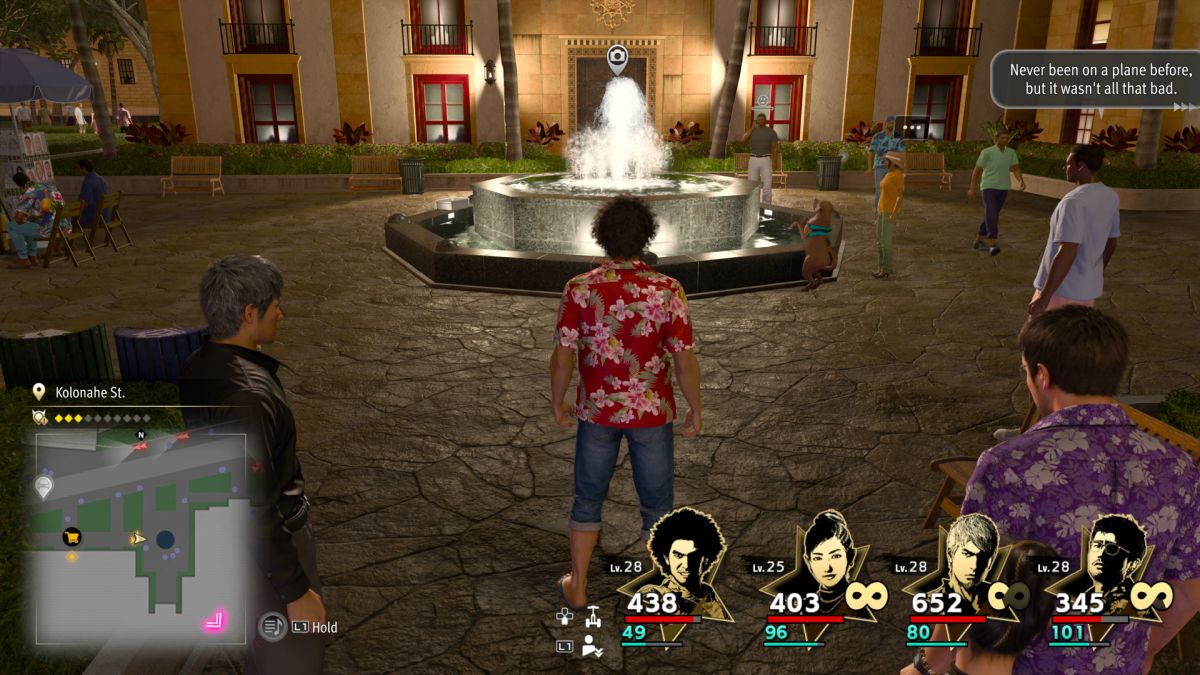Select the woman party member portrait
The width and height of the screenshot is (1200, 675).
(828, 560)
